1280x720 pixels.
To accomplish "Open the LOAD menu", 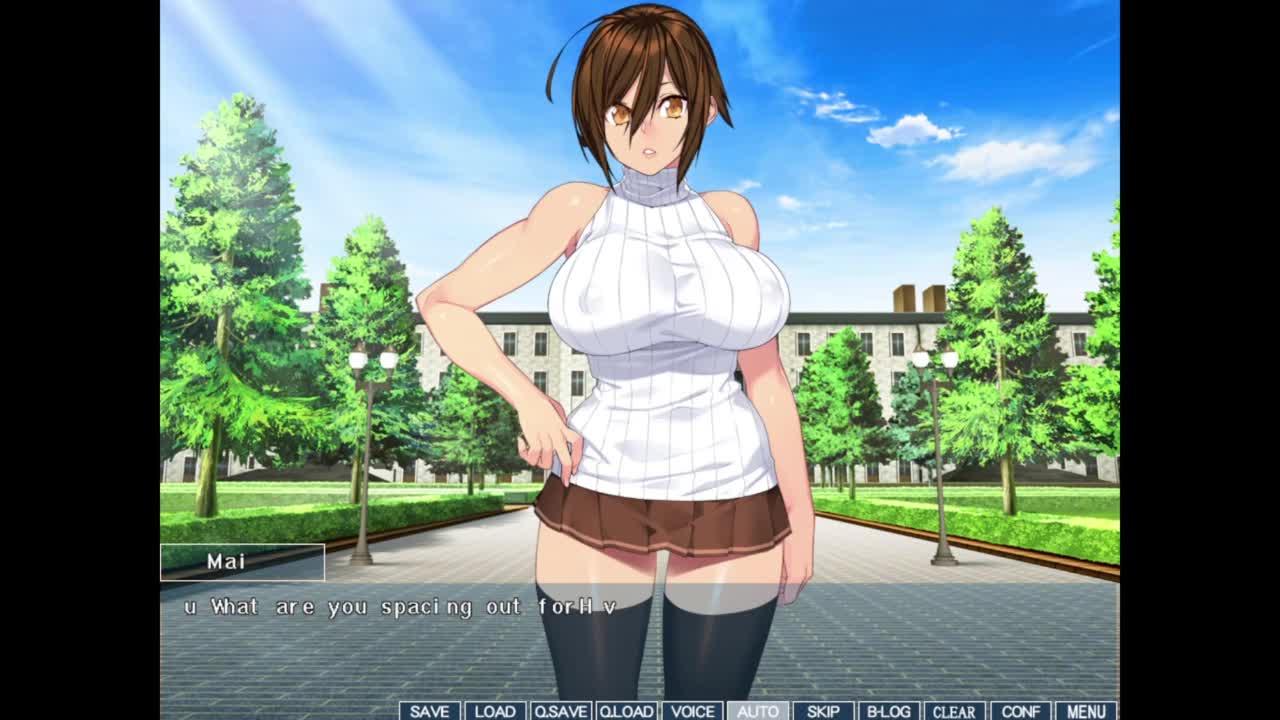I will (x=495, y=711).
